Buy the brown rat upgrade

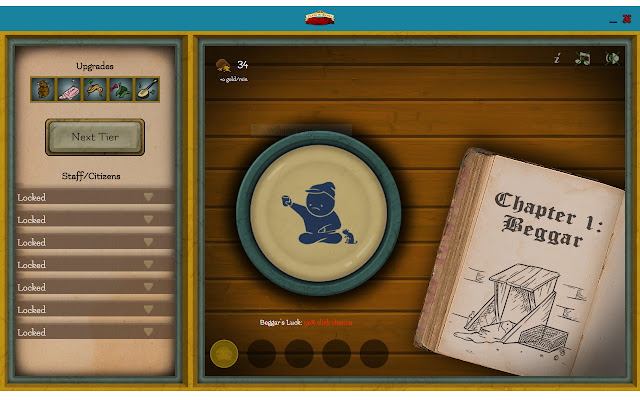coord(43,89)
